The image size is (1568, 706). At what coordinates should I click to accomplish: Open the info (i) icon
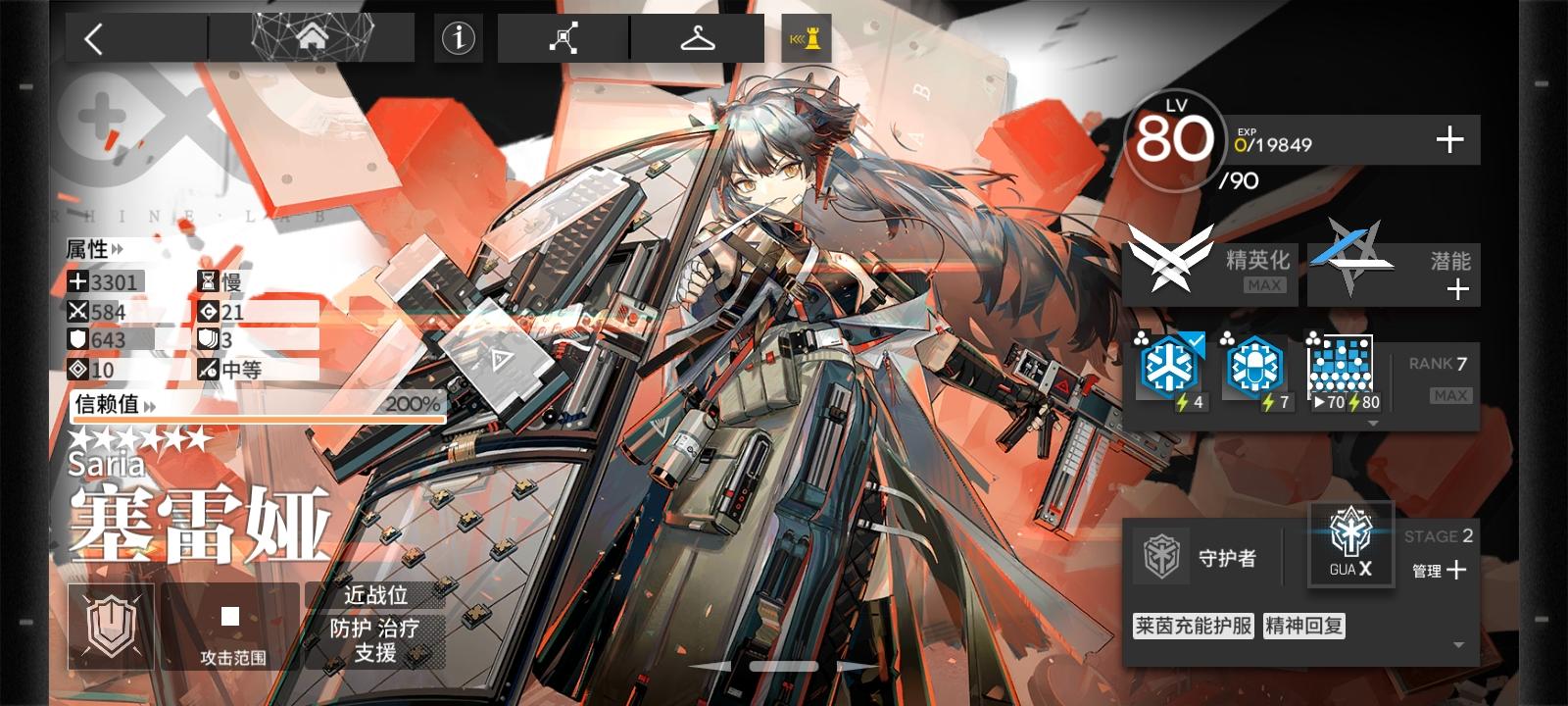[457, 39]
